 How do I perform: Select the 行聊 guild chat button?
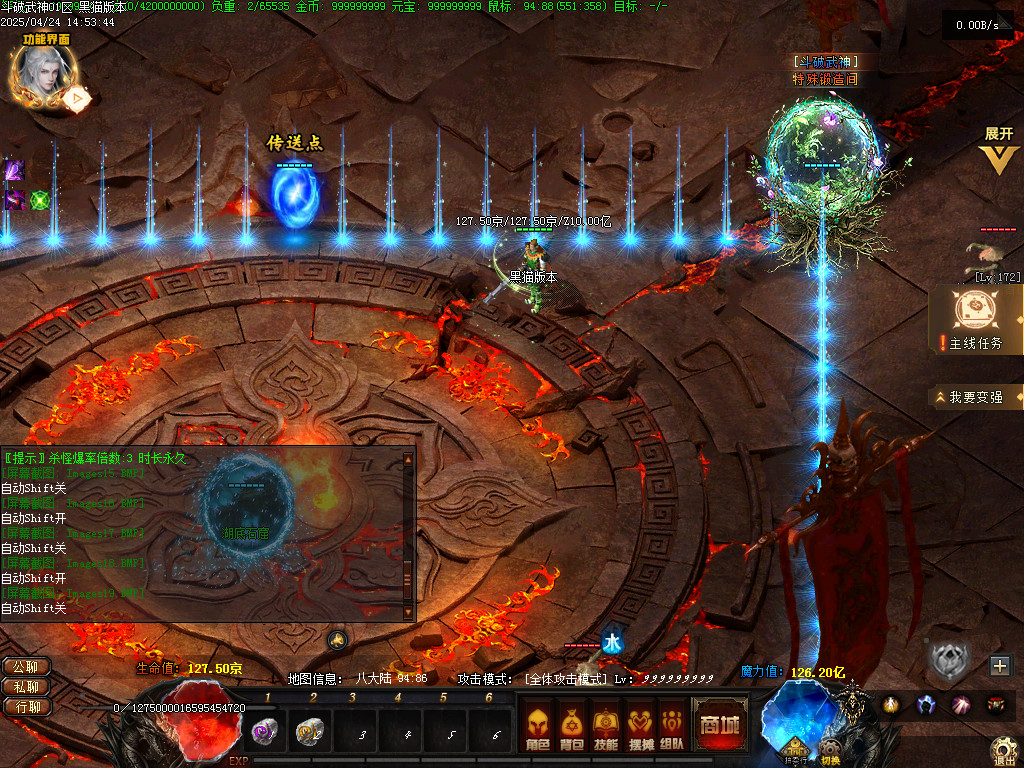[x=26, y=706]
